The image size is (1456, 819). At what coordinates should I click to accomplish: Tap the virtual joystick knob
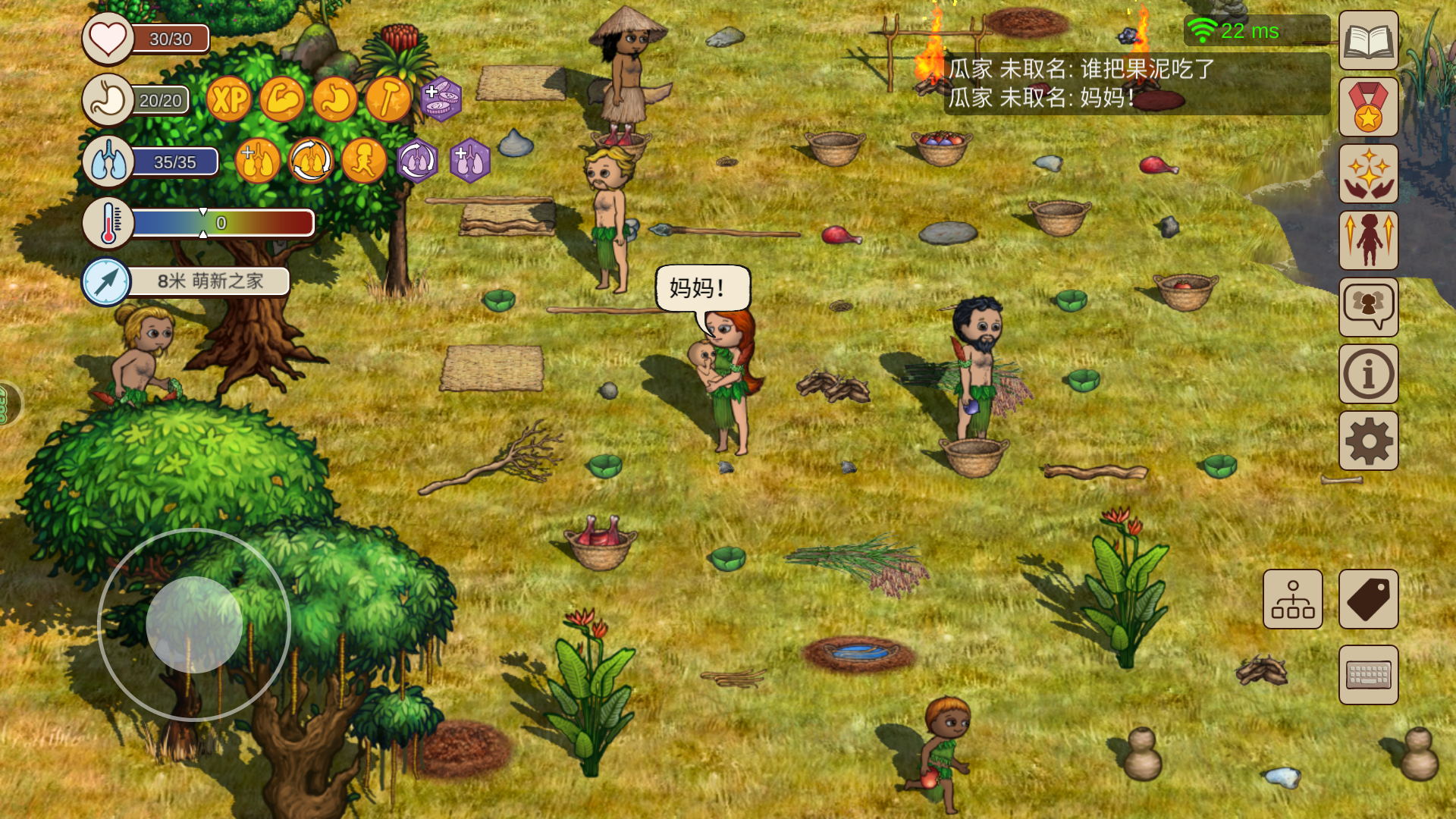(194, 624)
